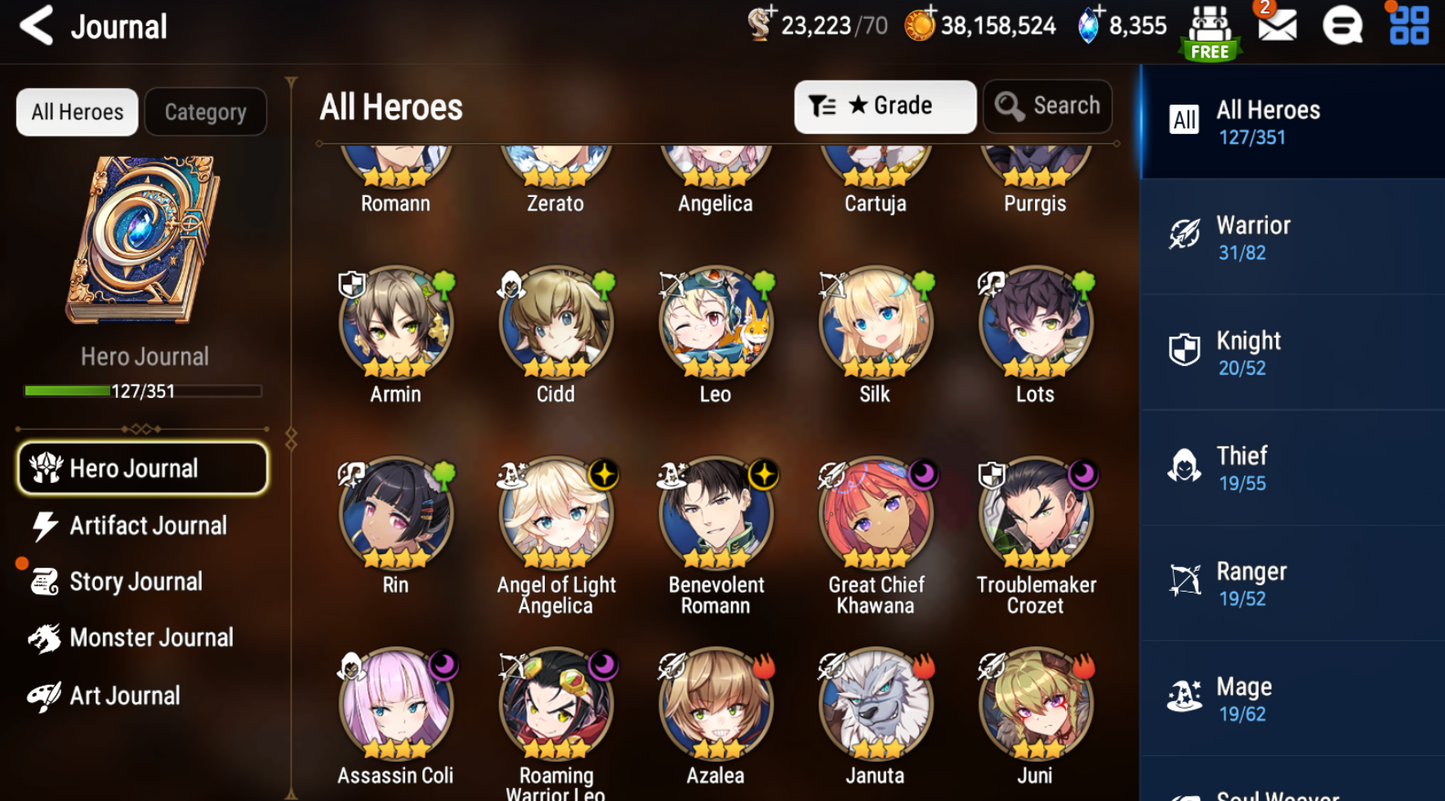The height and width of the screenshot is (801, 1445).
Task: Click the Skystone crystal icon to purchase more
Action: (1091, 27)
